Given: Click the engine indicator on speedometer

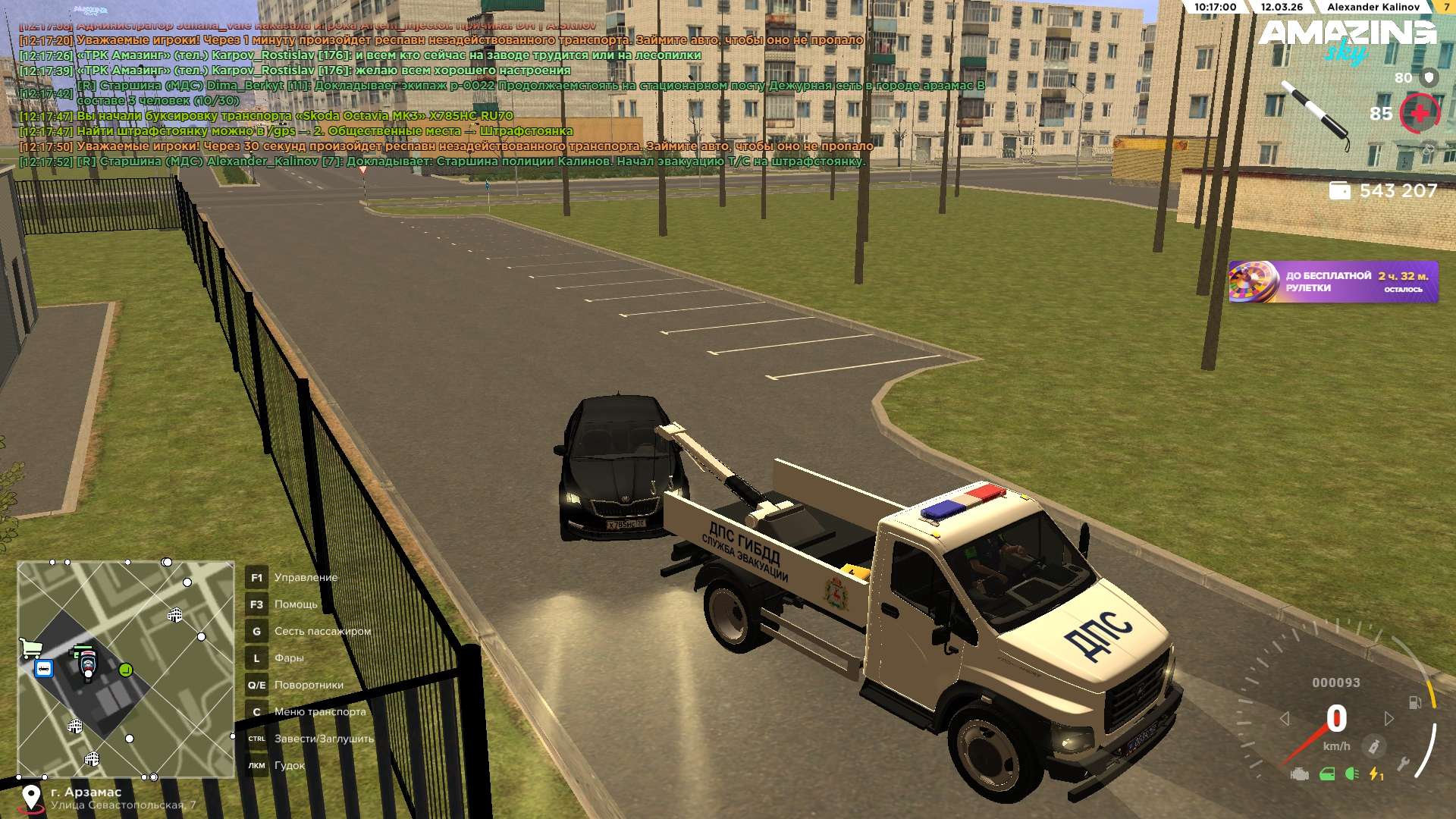Looking at the screenshot, I should tap(1300, 774).
